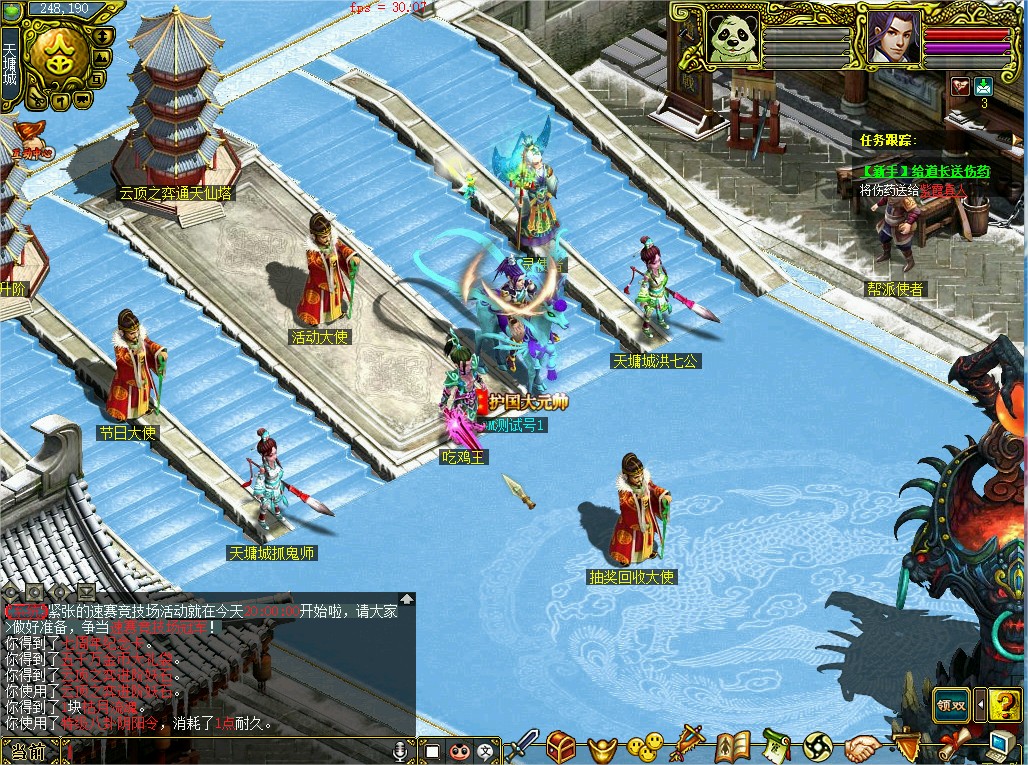Viewport: 1028px width, 765px height.
Task: Click the yellow question mark help button
Action: pos(1004,704)
